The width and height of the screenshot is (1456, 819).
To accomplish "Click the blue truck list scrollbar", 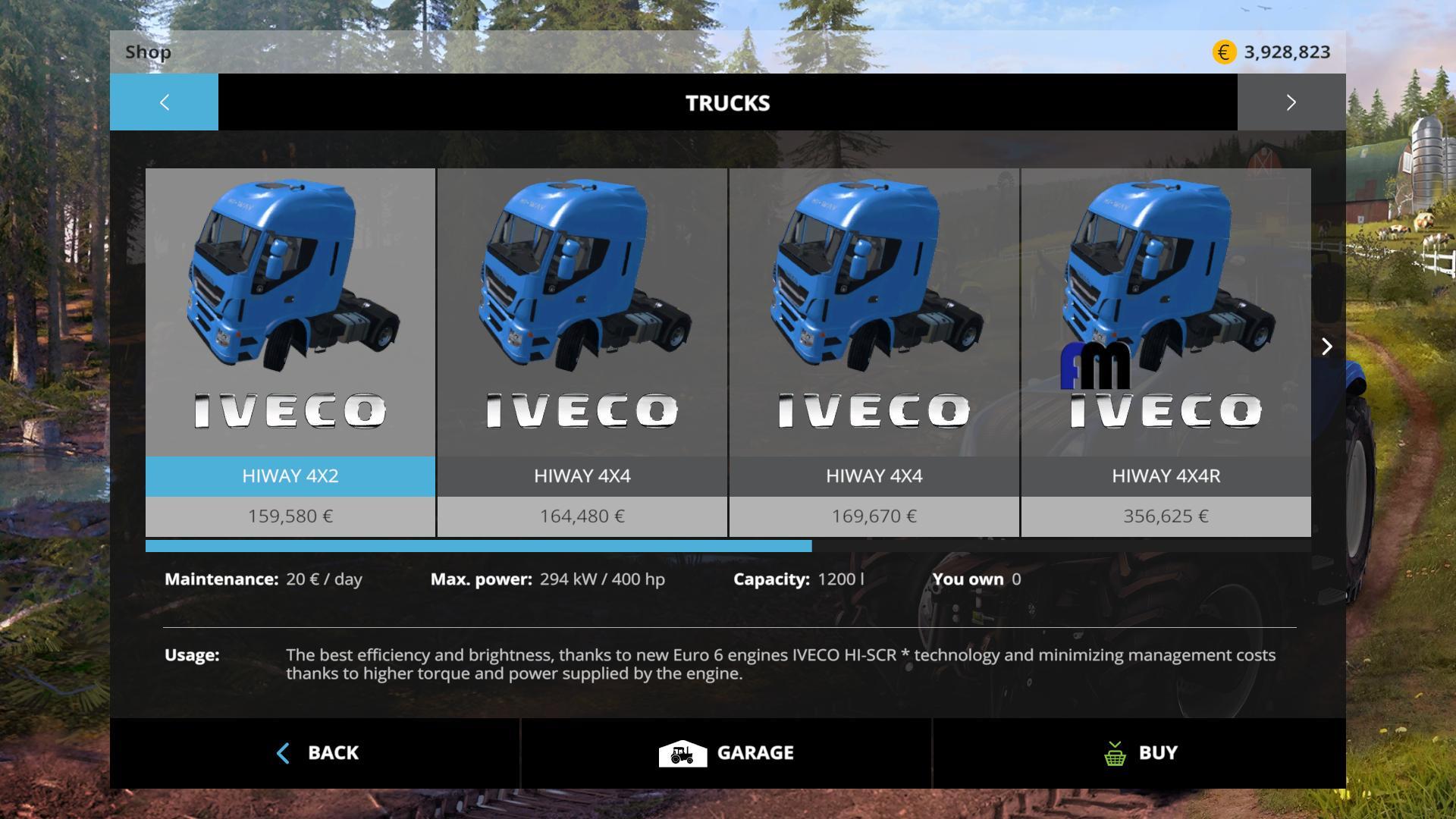I will pos(478,546).
